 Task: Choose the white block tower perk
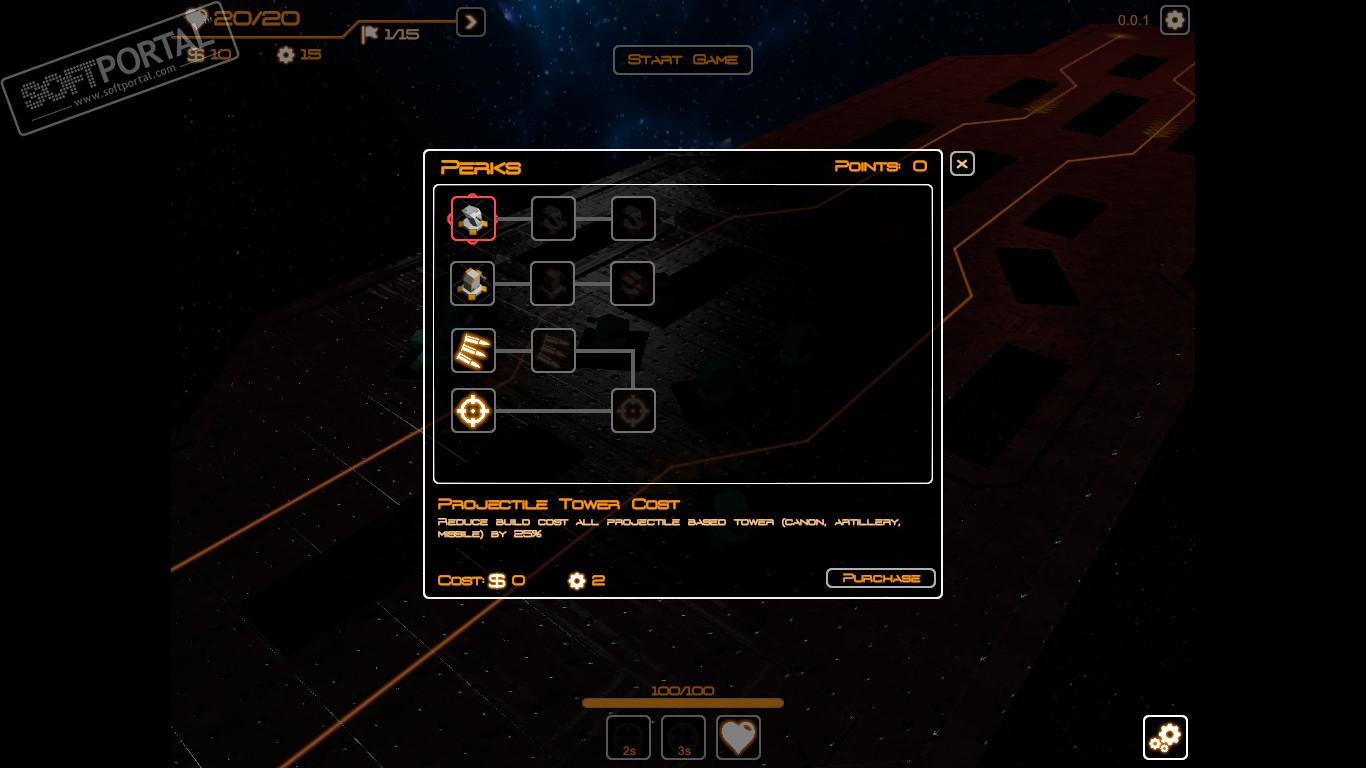[473, 284]
